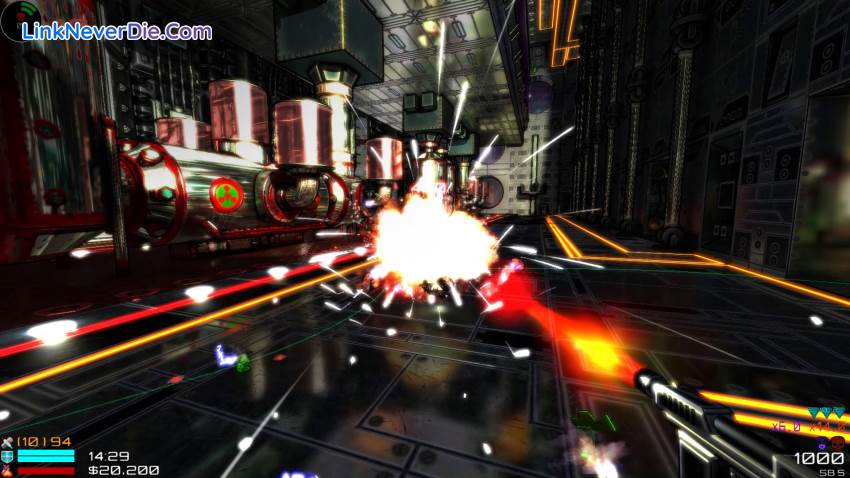The height and width of the screenshot is (478, 850).
Task: Click the red health icon
Action: pyautogui.click(x=8, y=469)
